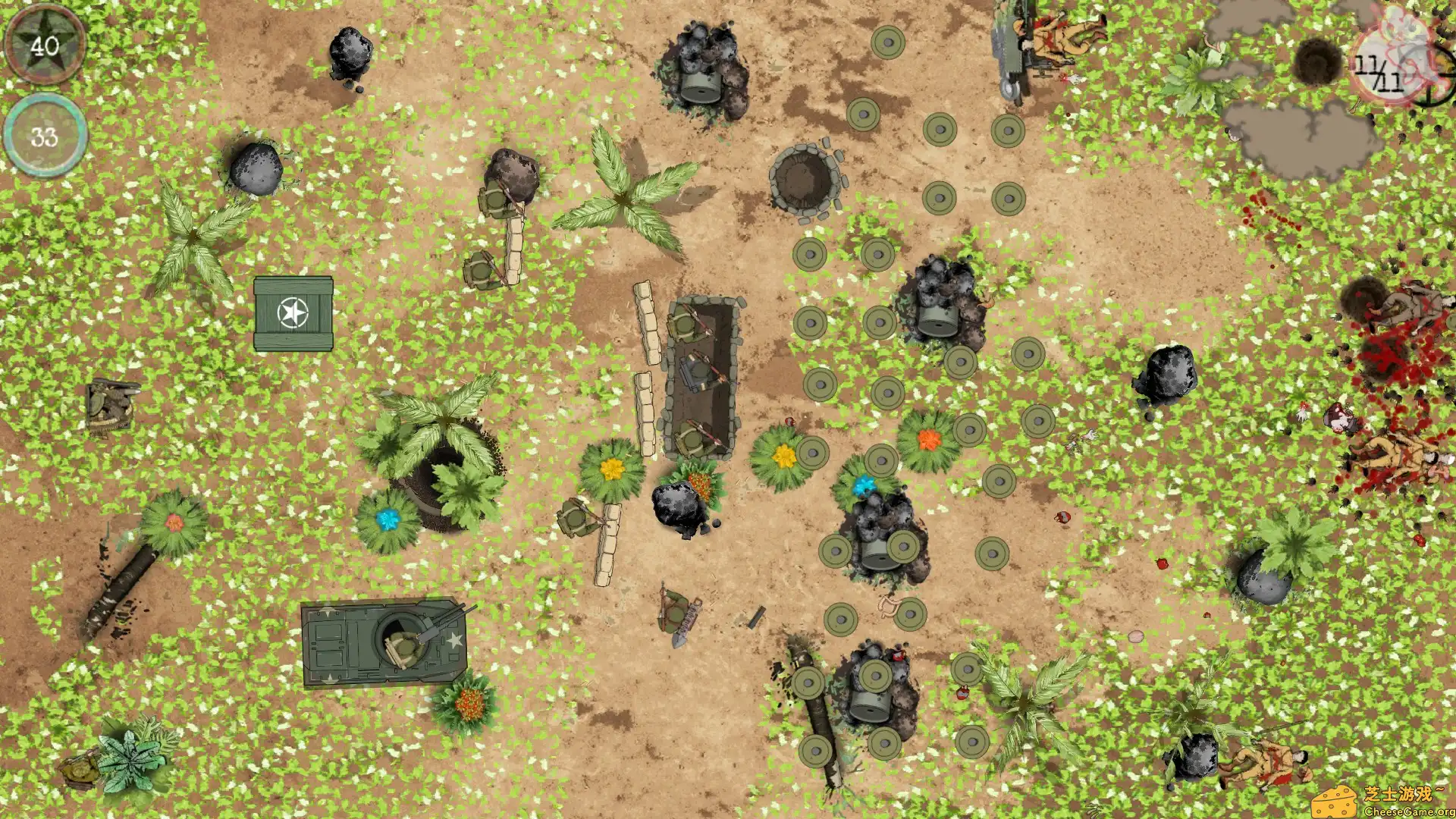Select the blue resource counter showing 33
1456x819 pixels.
[44, 136]
